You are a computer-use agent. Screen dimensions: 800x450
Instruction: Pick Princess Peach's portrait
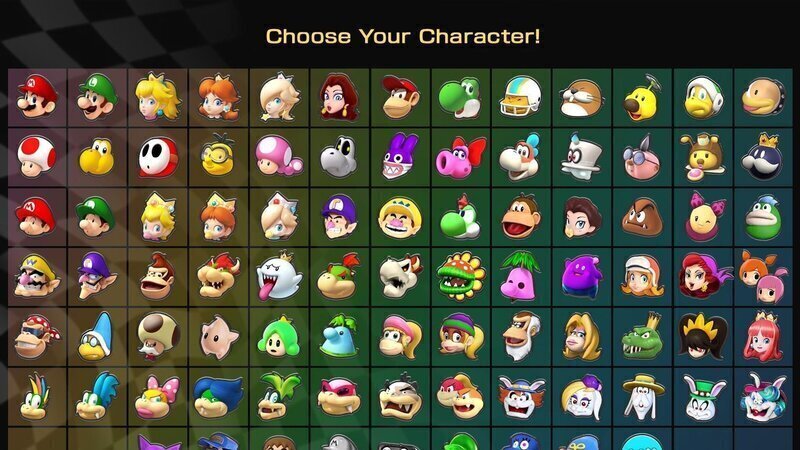pyautogui.click(x=158, y=97)
